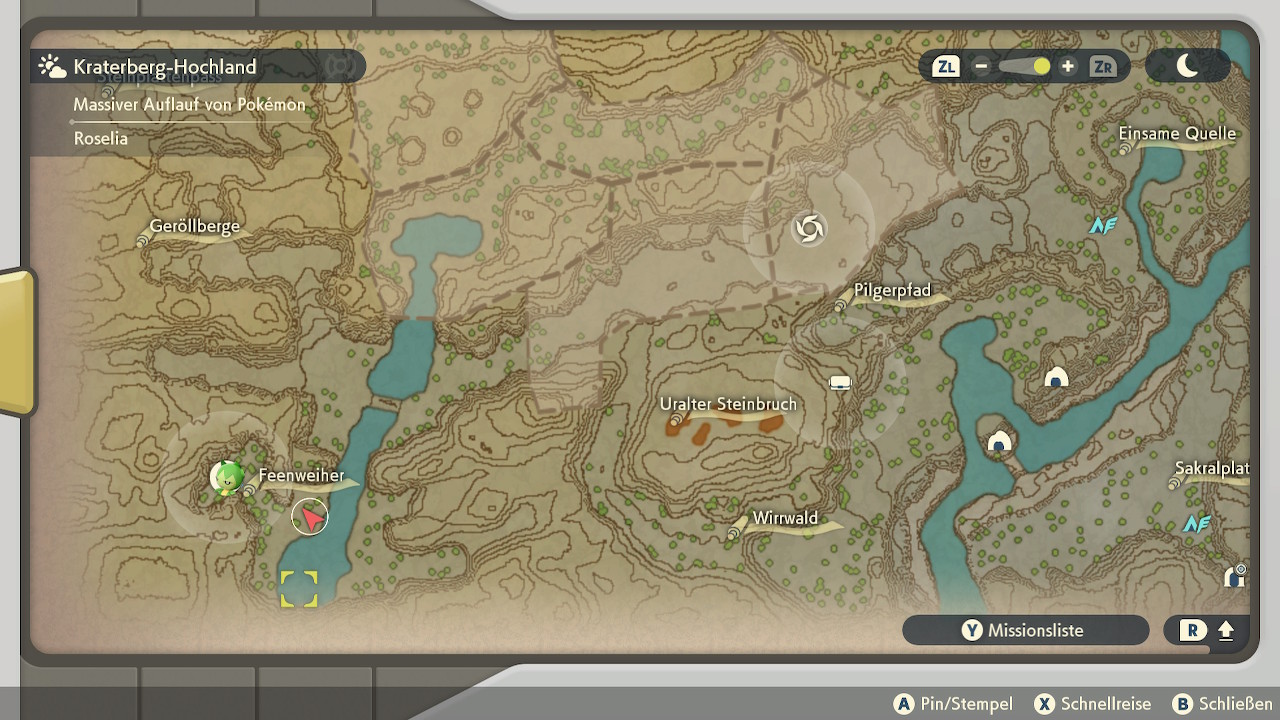Screen dimensions: 1280x720
Task: Choose the Einsame Quelle location label
Action: click(1177, 134)
